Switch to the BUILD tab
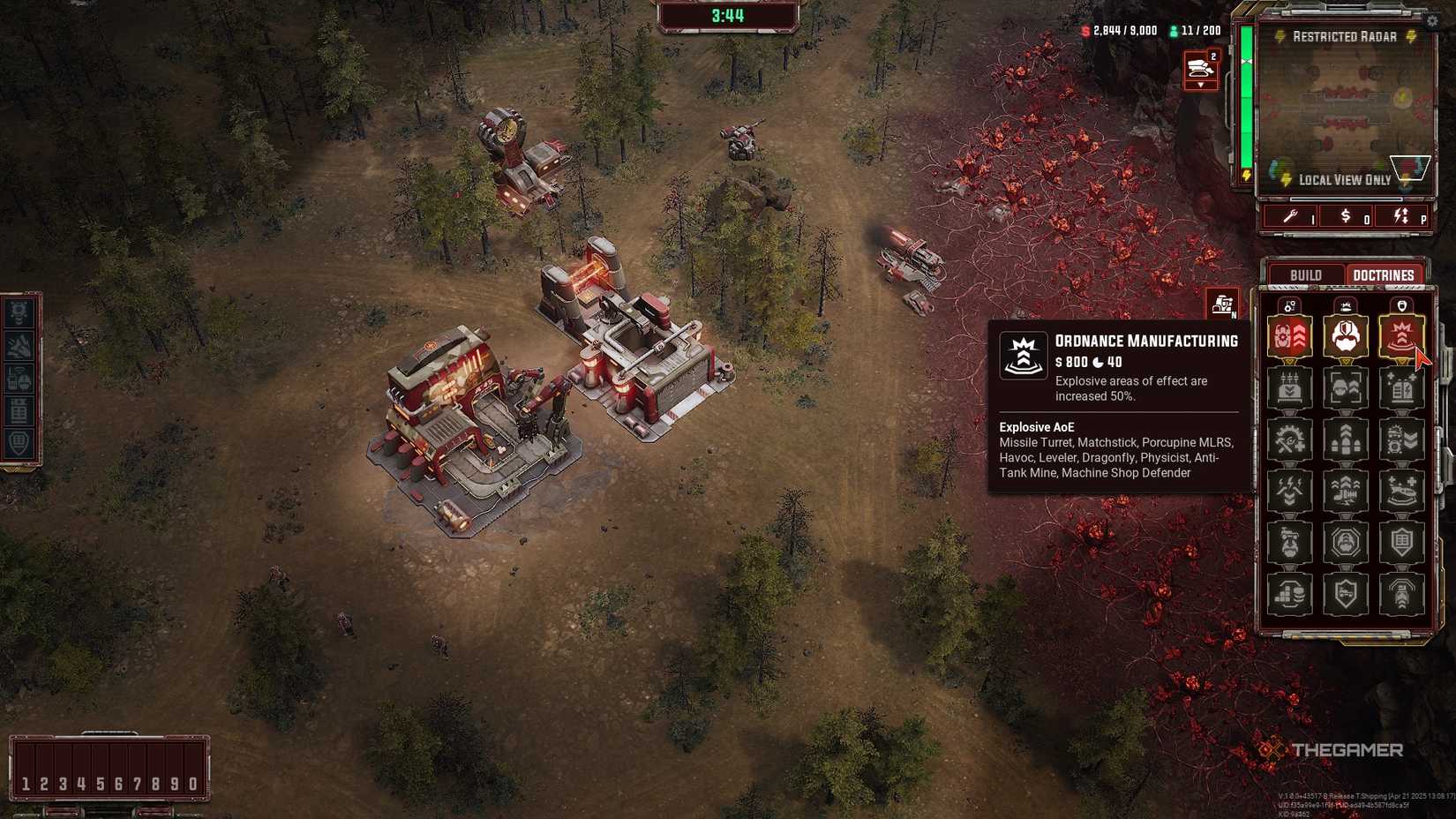The width and height of the screenshot is (1456, 819). pyautogui.click(x=1305, y=275)
